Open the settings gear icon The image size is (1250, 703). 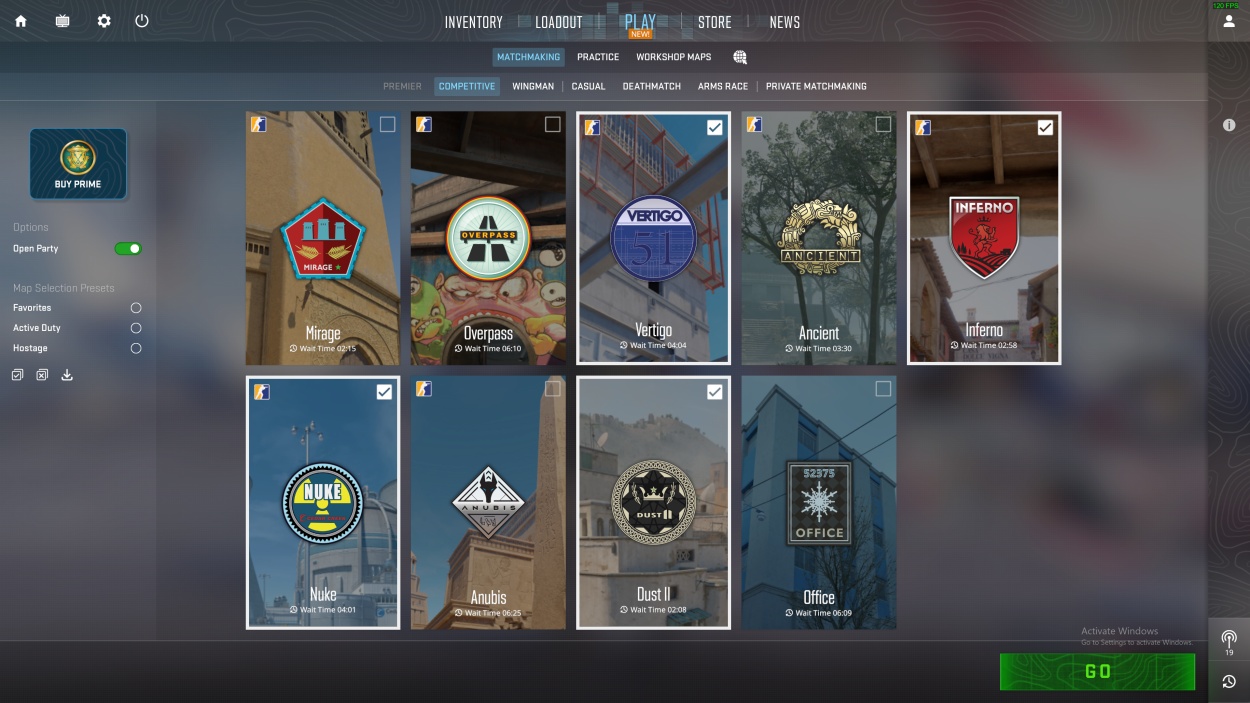tap(104, 21)
